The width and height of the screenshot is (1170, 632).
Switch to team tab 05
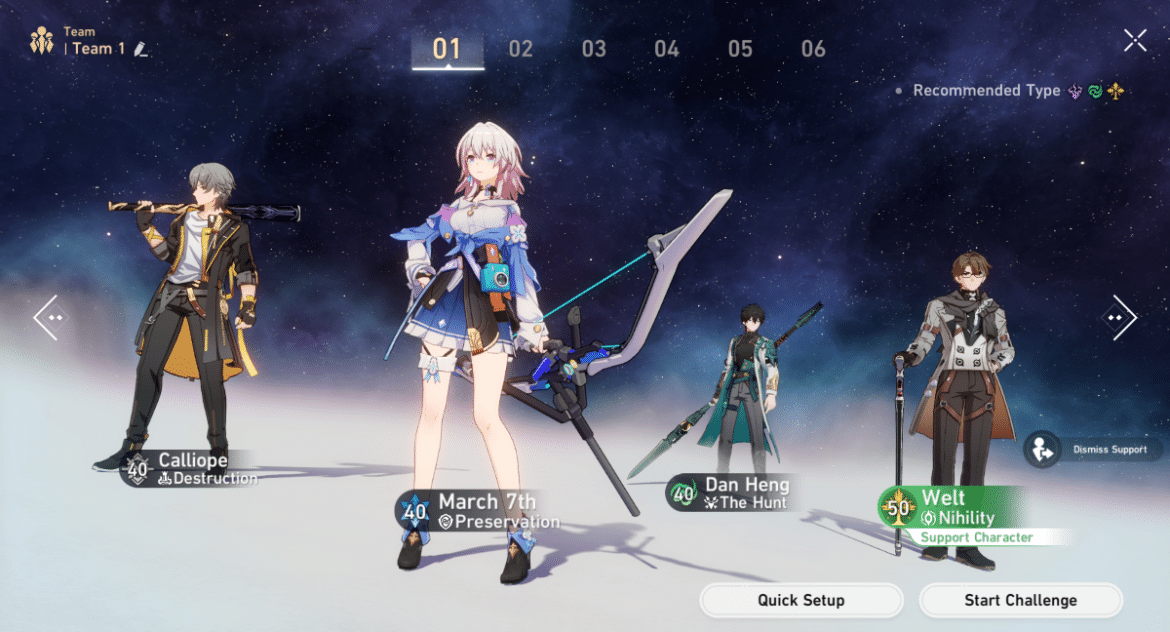[740, 49]
